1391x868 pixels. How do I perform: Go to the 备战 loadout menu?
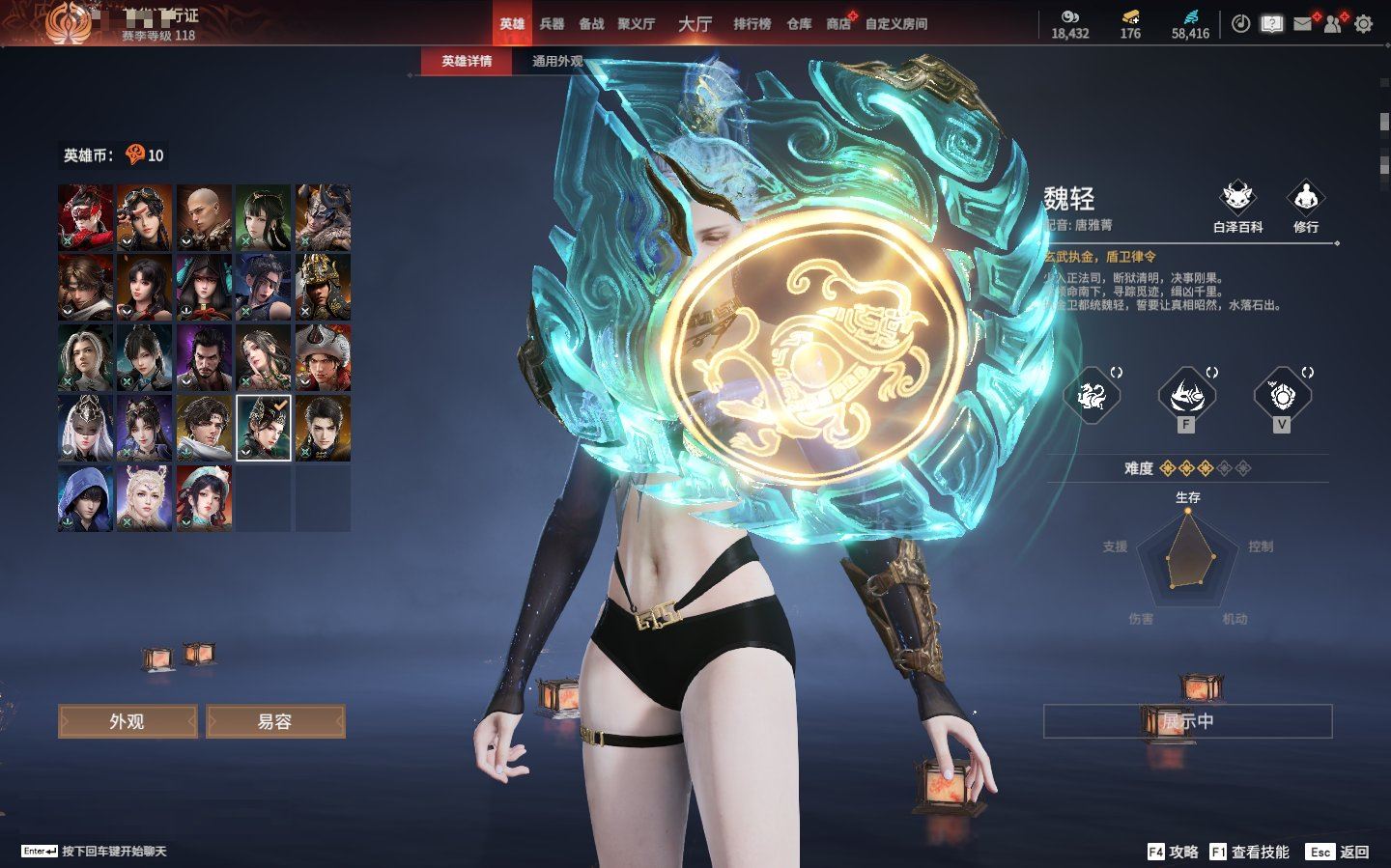coord(591,24)
